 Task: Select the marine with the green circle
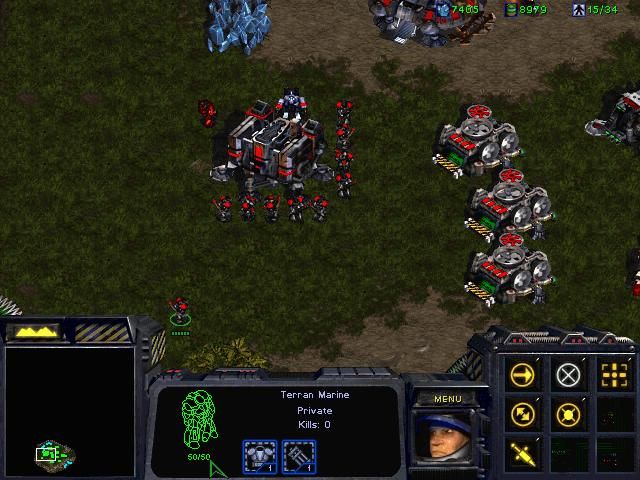tap(179, 308)
